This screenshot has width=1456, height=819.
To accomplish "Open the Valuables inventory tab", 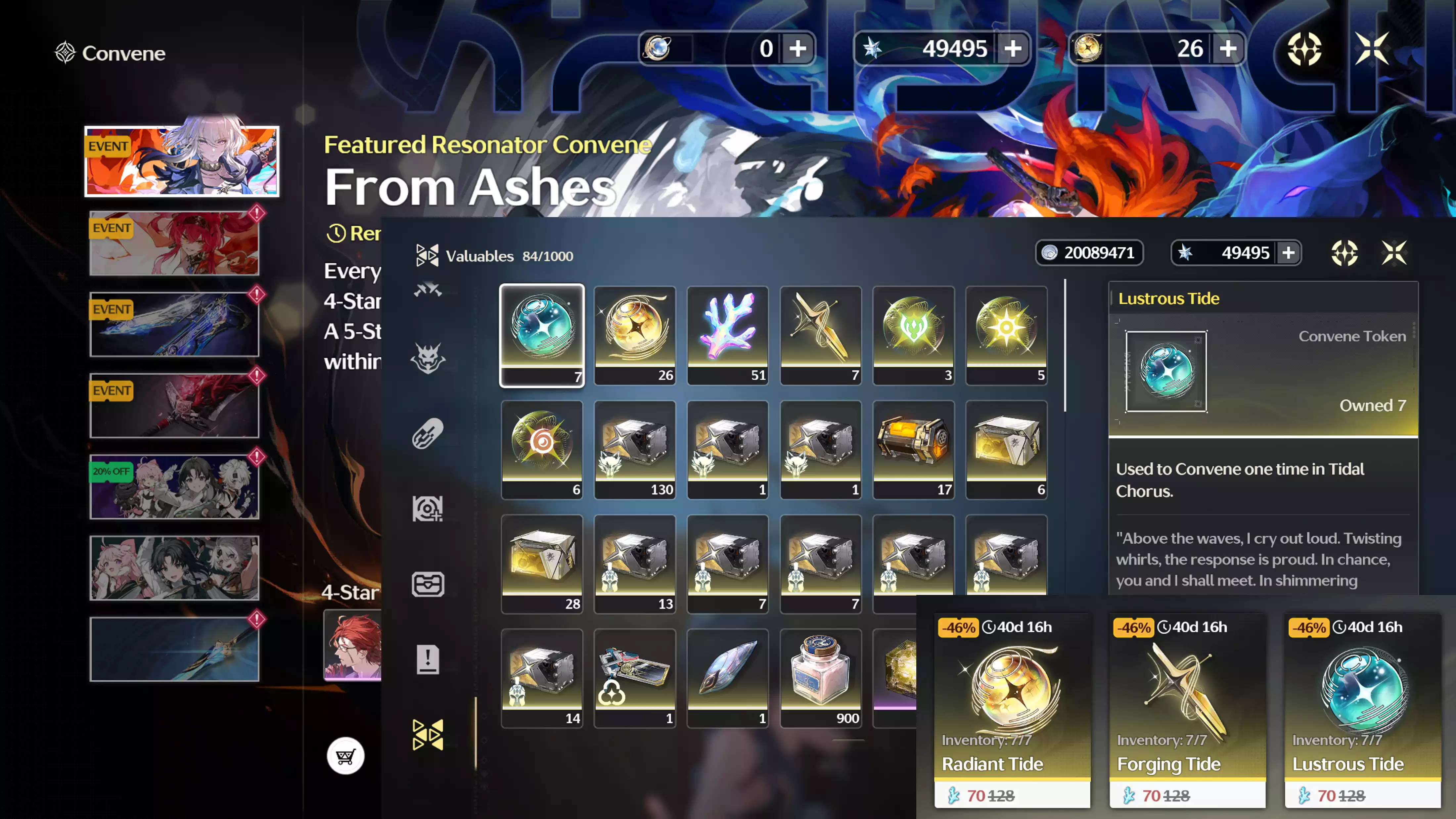I will (x=427, y=734).
